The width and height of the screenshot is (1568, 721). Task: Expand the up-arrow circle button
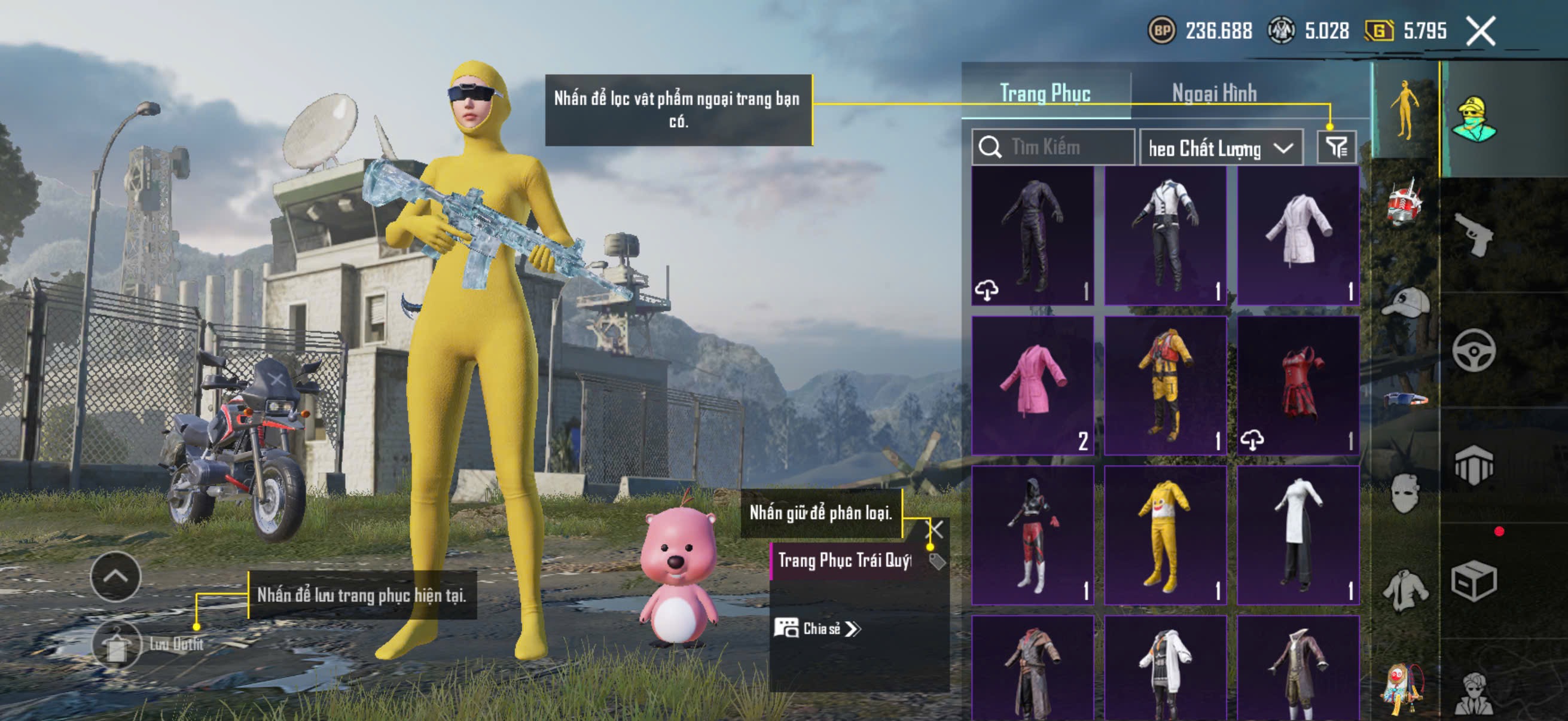click(115, 576)
